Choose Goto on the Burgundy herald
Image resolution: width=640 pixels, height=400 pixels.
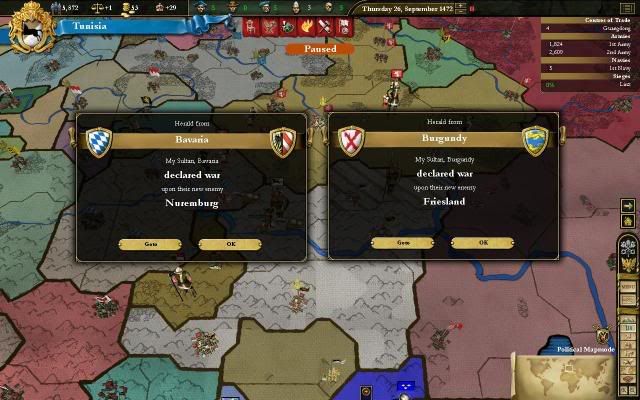(x=402, y=242)
